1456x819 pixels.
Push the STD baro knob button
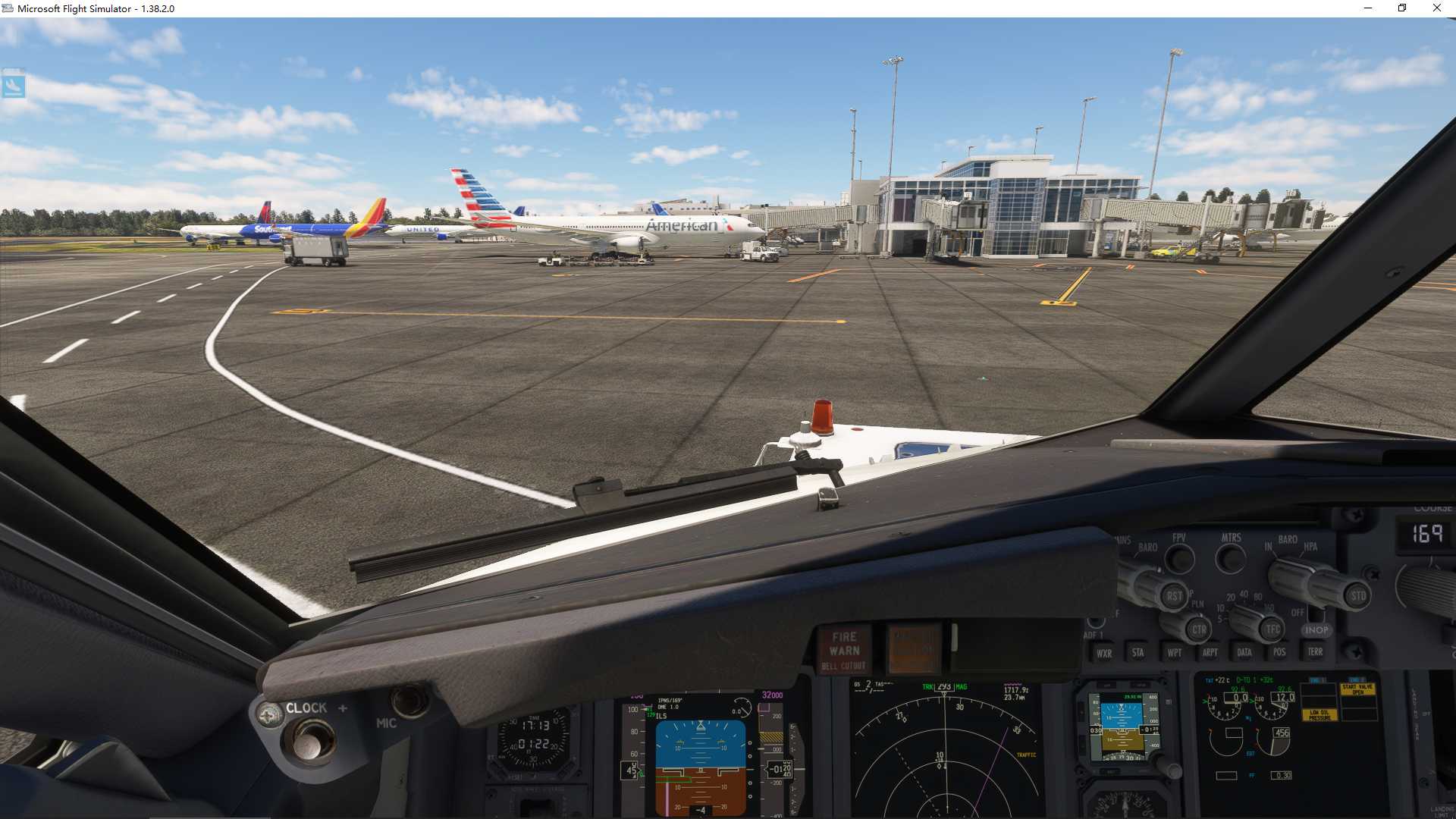pyautogui.click(x=1357, y=596)
